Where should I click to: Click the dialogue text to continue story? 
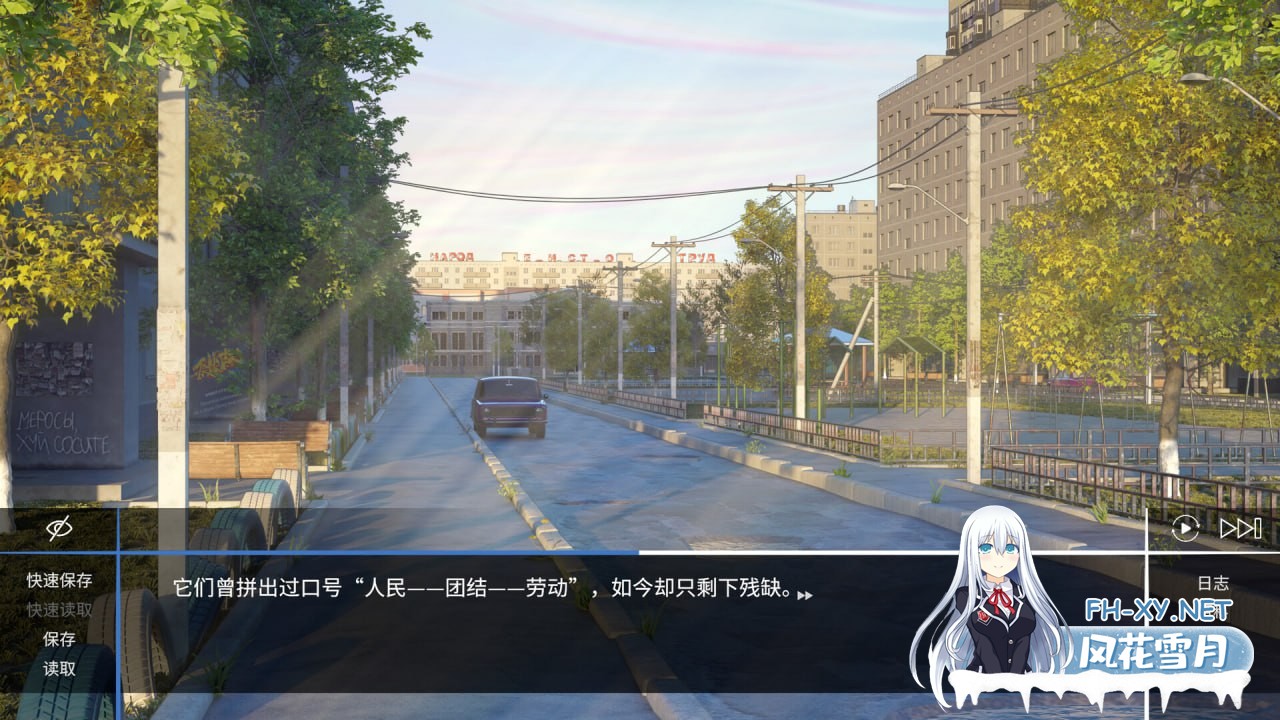click(x=480, y=594)
